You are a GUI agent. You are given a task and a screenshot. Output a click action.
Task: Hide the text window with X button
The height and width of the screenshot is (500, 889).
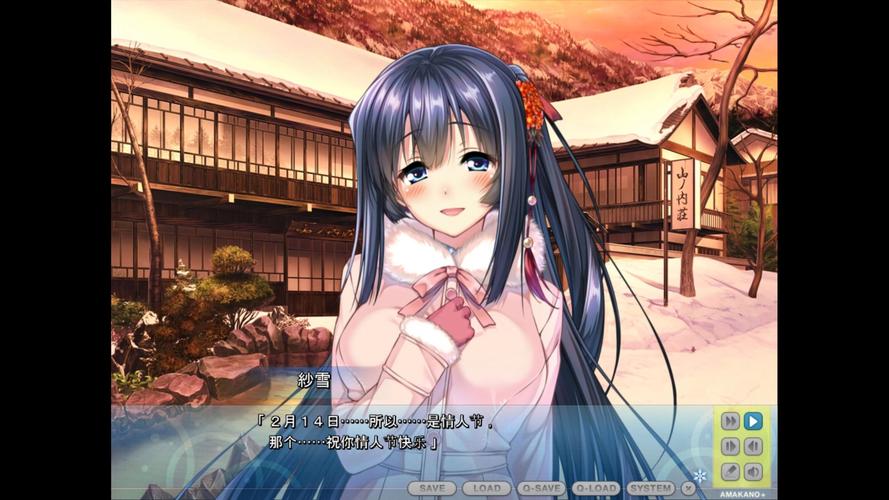click(688, 488)
